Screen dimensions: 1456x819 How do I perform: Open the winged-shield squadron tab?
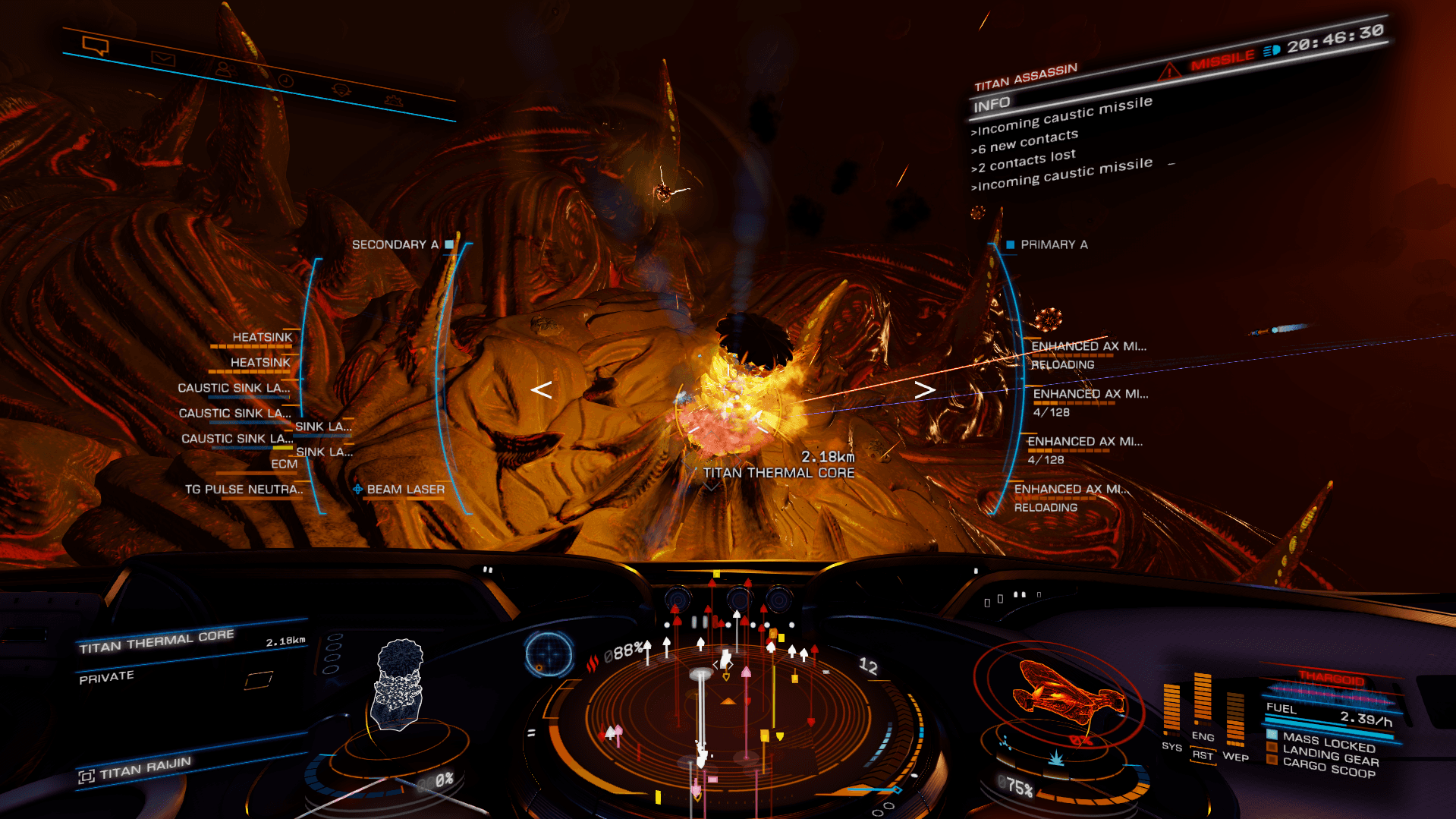[x=392, y=100]
